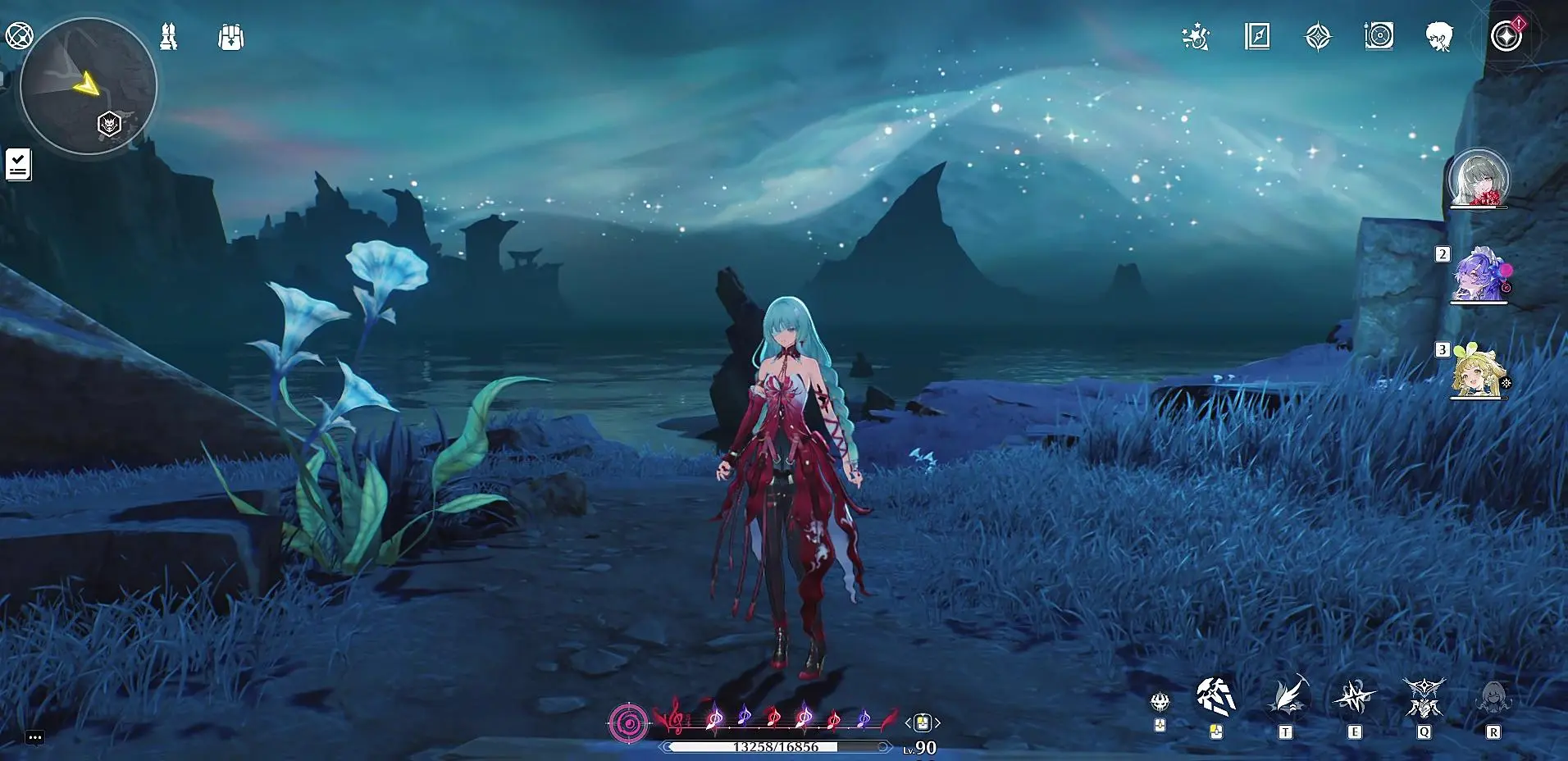Viewport: 1568px width, 761px height.
Task: Trigger the basic attack slash icon
Action: 1215,697
